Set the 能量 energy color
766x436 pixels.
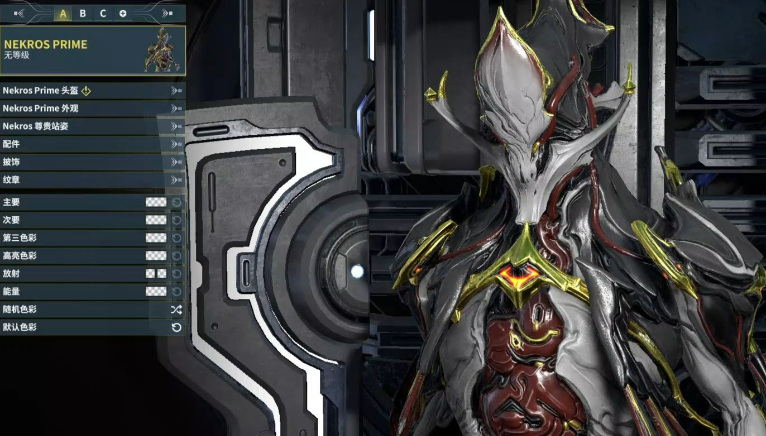156,291
